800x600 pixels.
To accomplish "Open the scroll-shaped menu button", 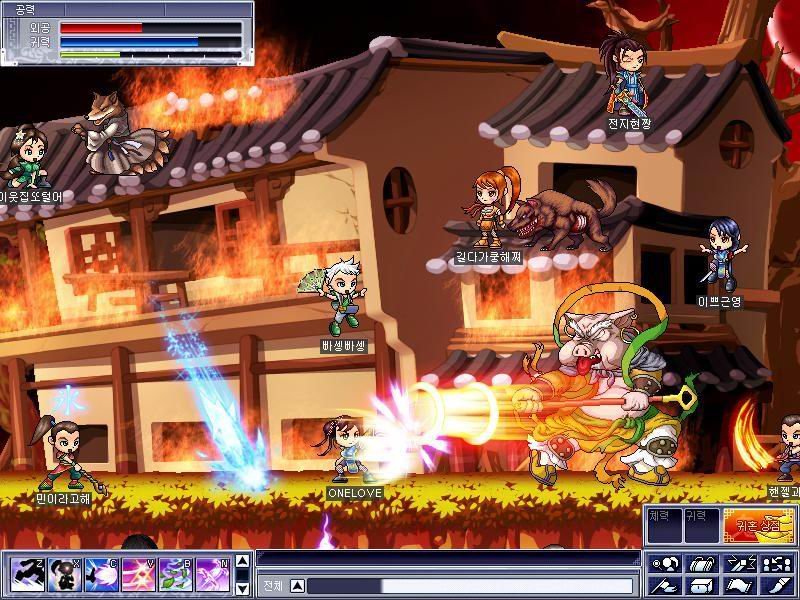I will point(737,585).
